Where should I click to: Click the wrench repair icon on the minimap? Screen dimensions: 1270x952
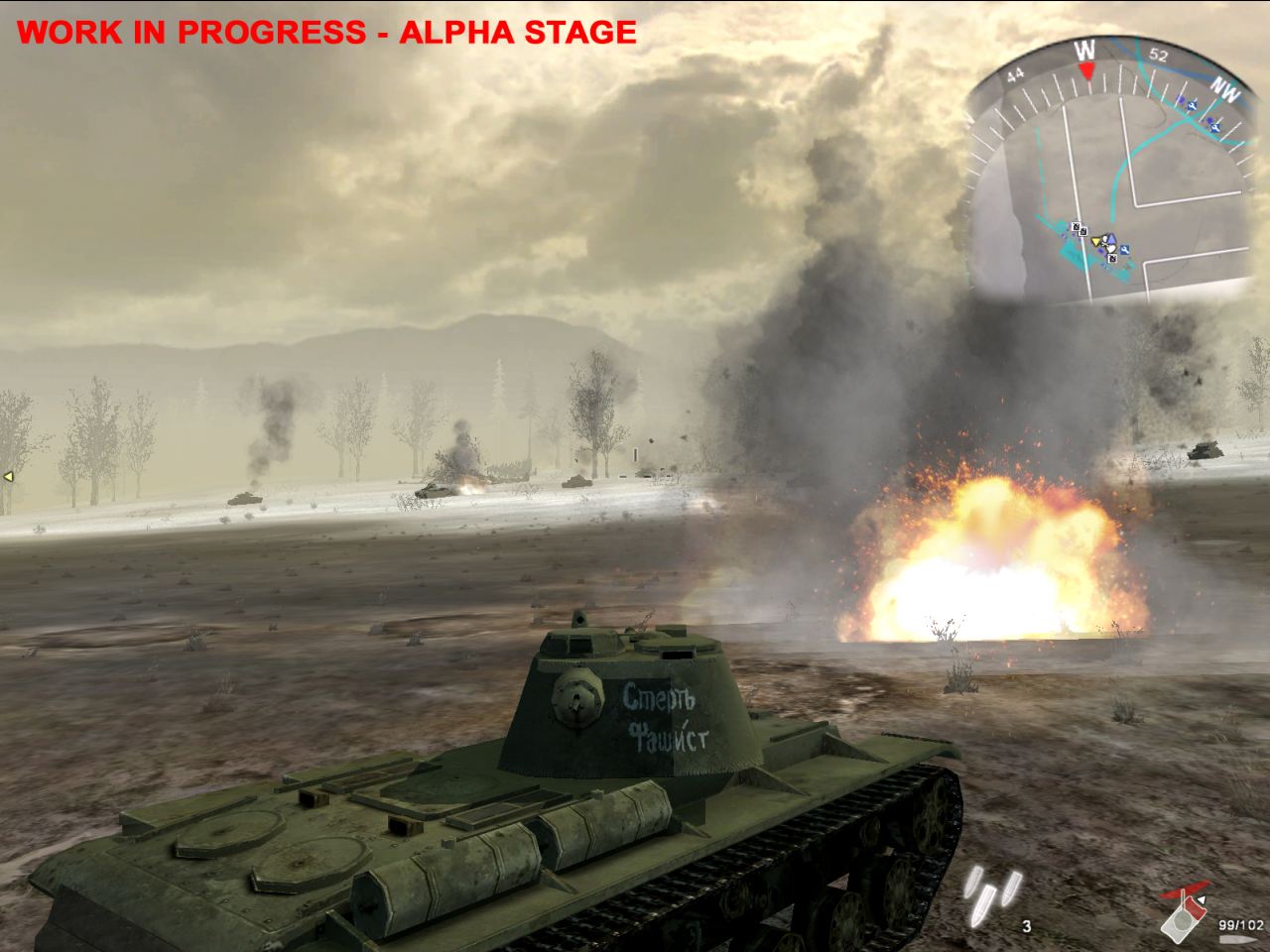1124,250
